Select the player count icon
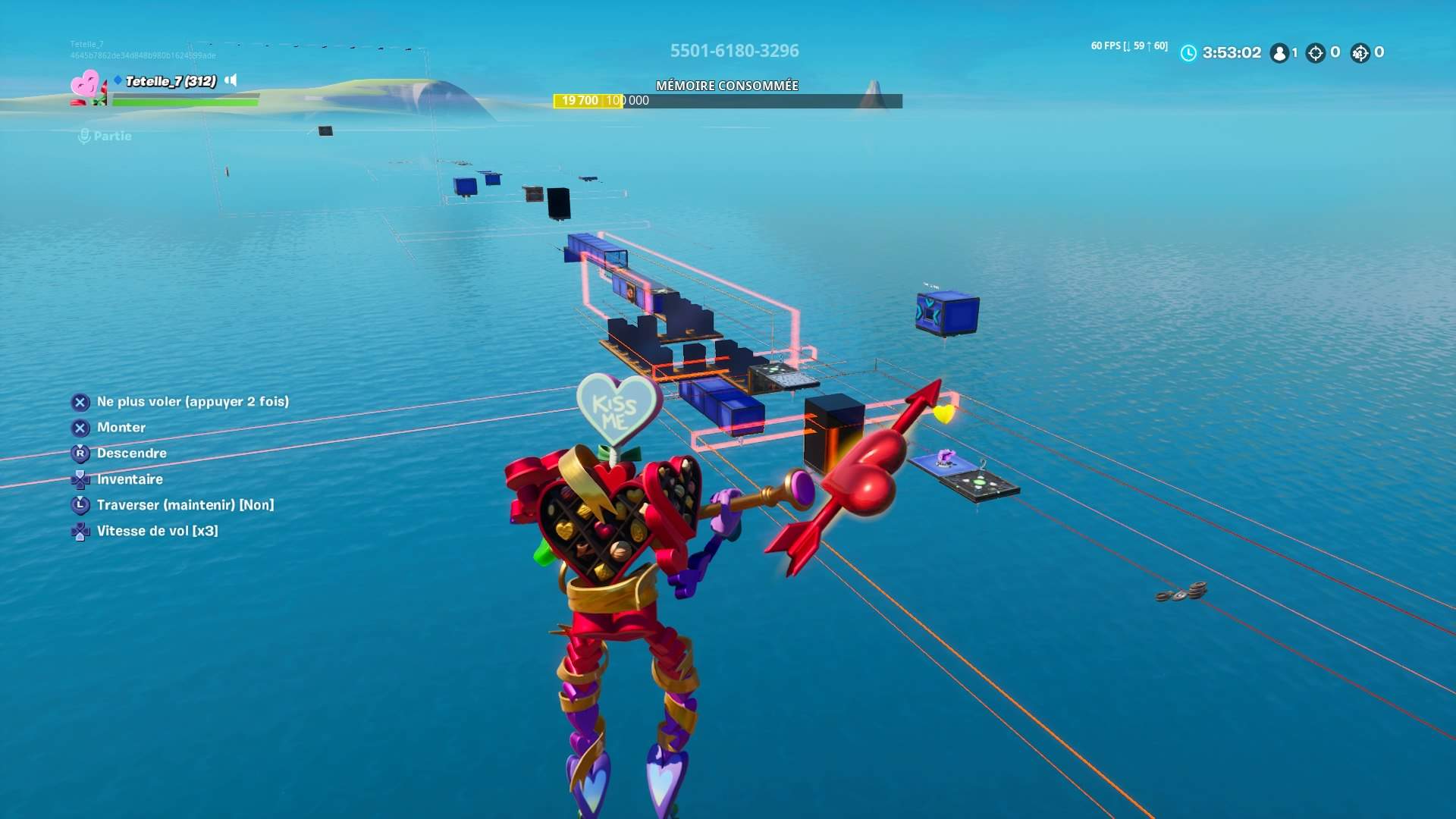This screenshot has height=819, width=1456. tap(1280, 53)
